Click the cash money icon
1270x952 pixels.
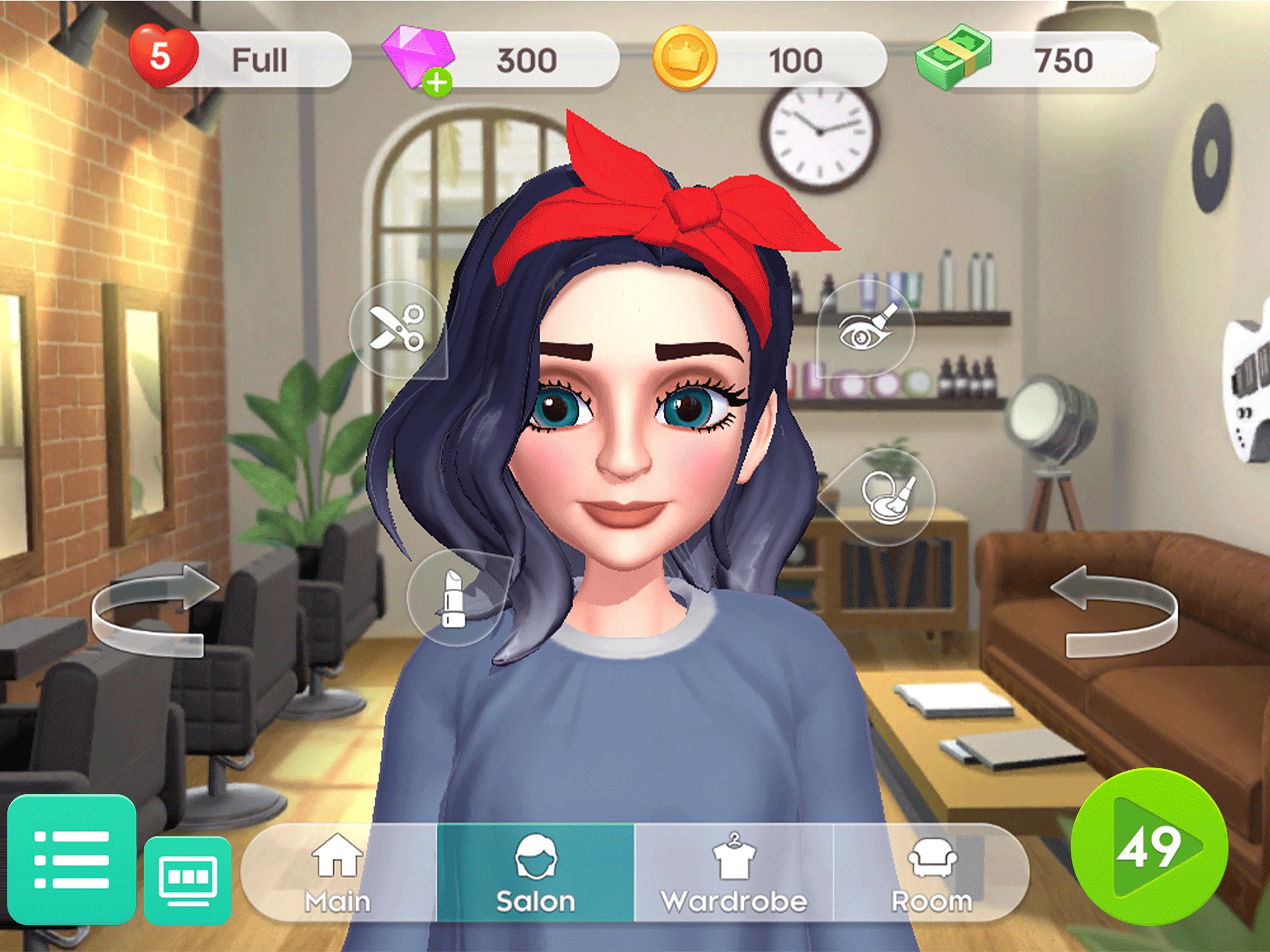click(953, 58)
